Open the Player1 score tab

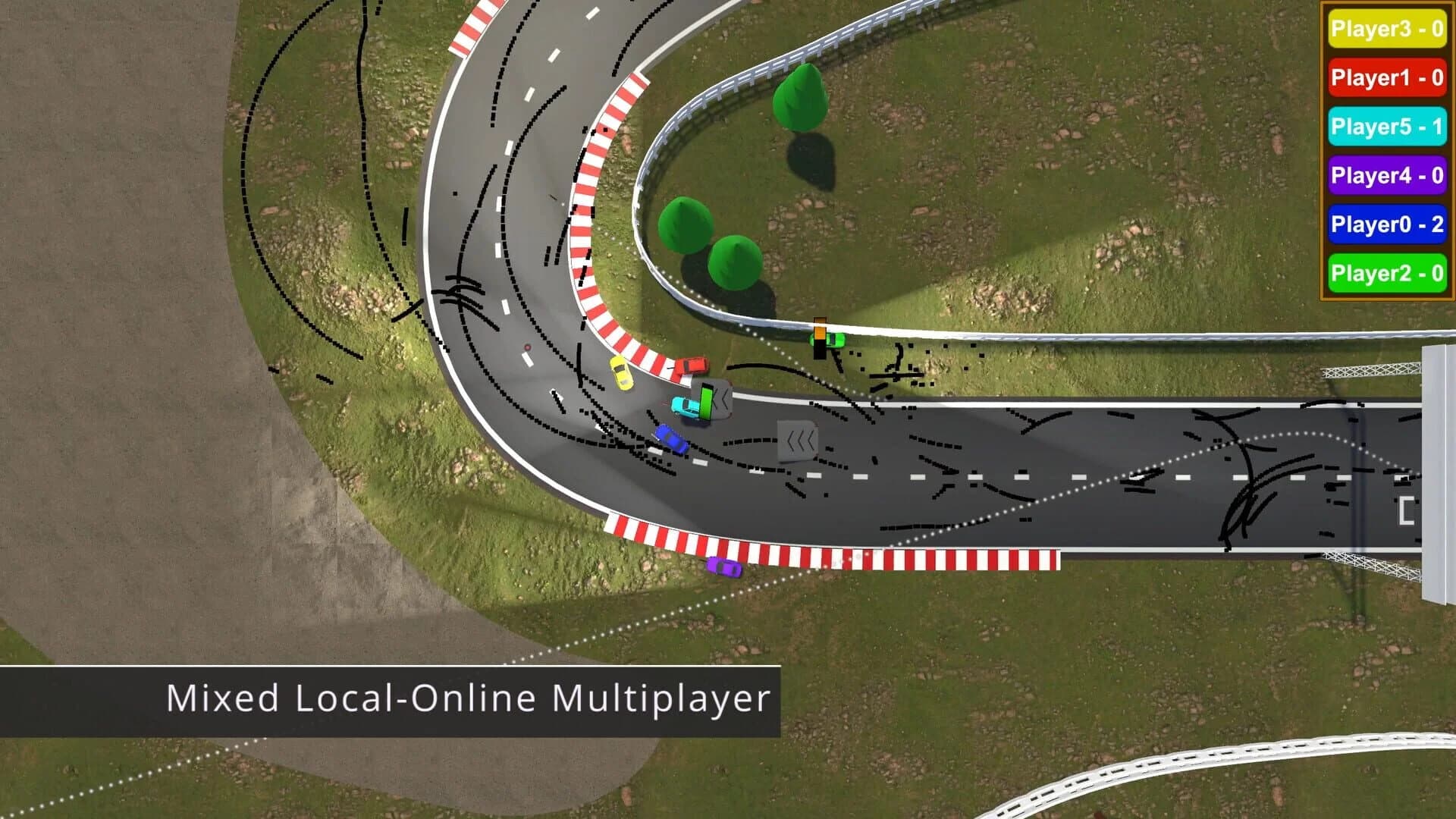tap(1386, 79)
